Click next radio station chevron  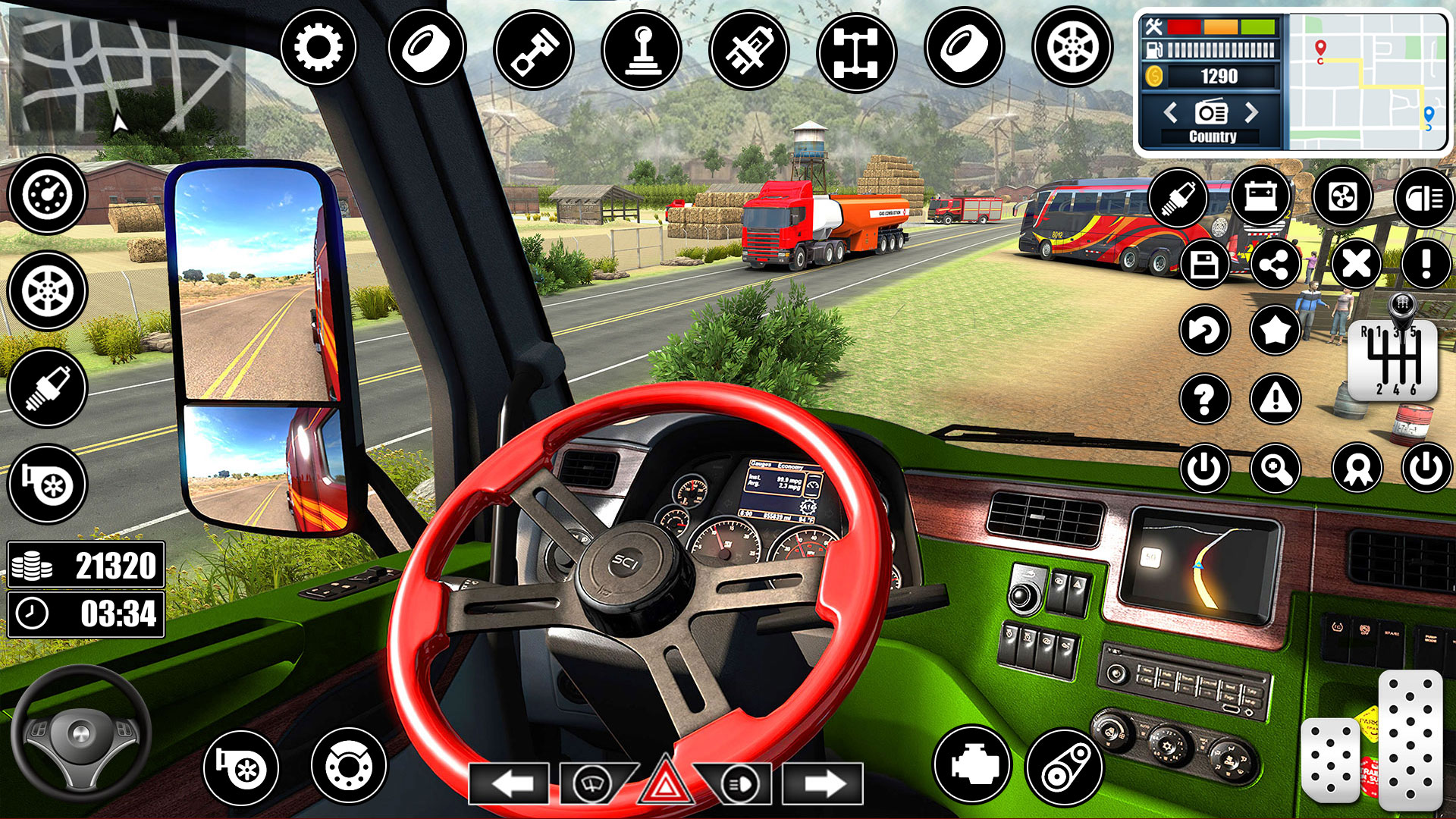click(x=1253, y=114)
